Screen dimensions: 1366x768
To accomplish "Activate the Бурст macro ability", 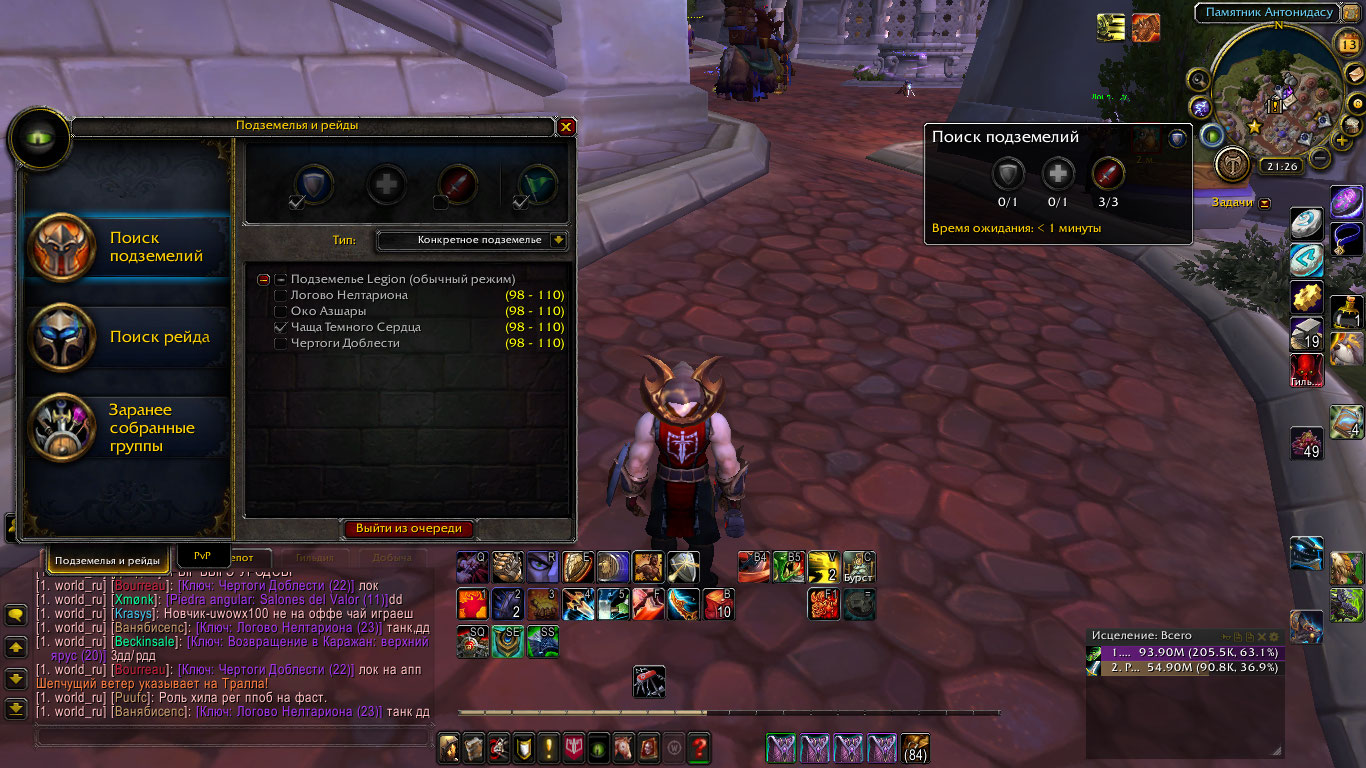I will pos(858,567).
